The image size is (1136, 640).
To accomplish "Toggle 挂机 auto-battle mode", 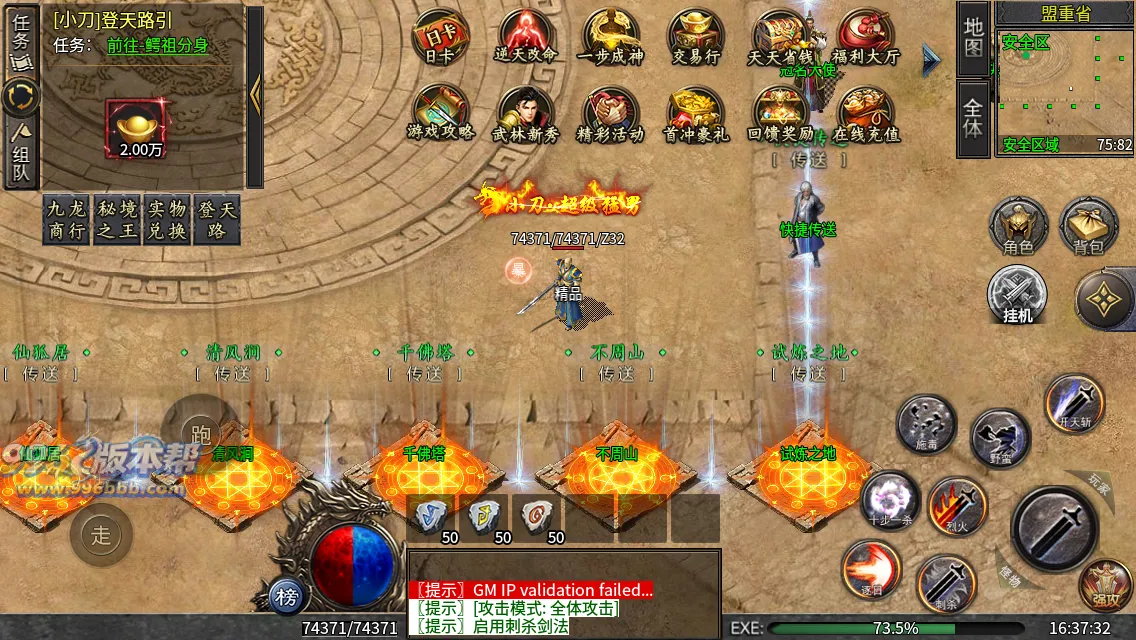I will point(1017,296).
